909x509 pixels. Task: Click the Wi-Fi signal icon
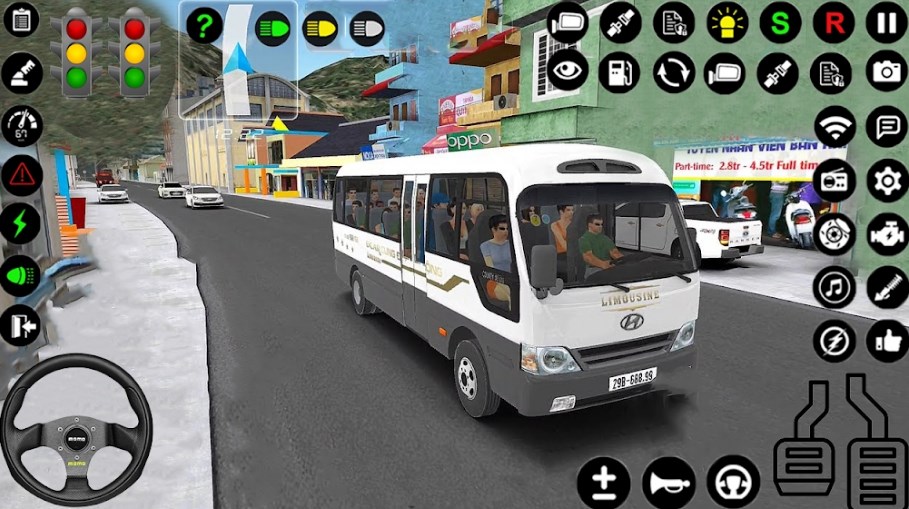tap(834, 127)
